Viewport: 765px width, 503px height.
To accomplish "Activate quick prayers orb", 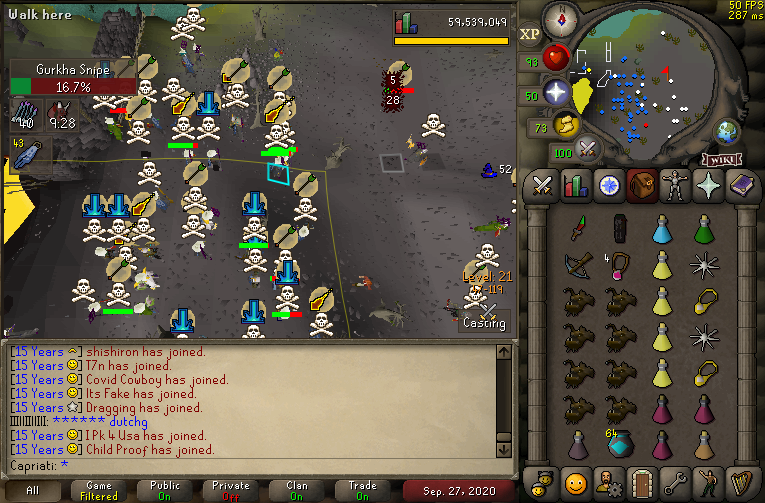I will pyautogui.click(x=557, y=93).
